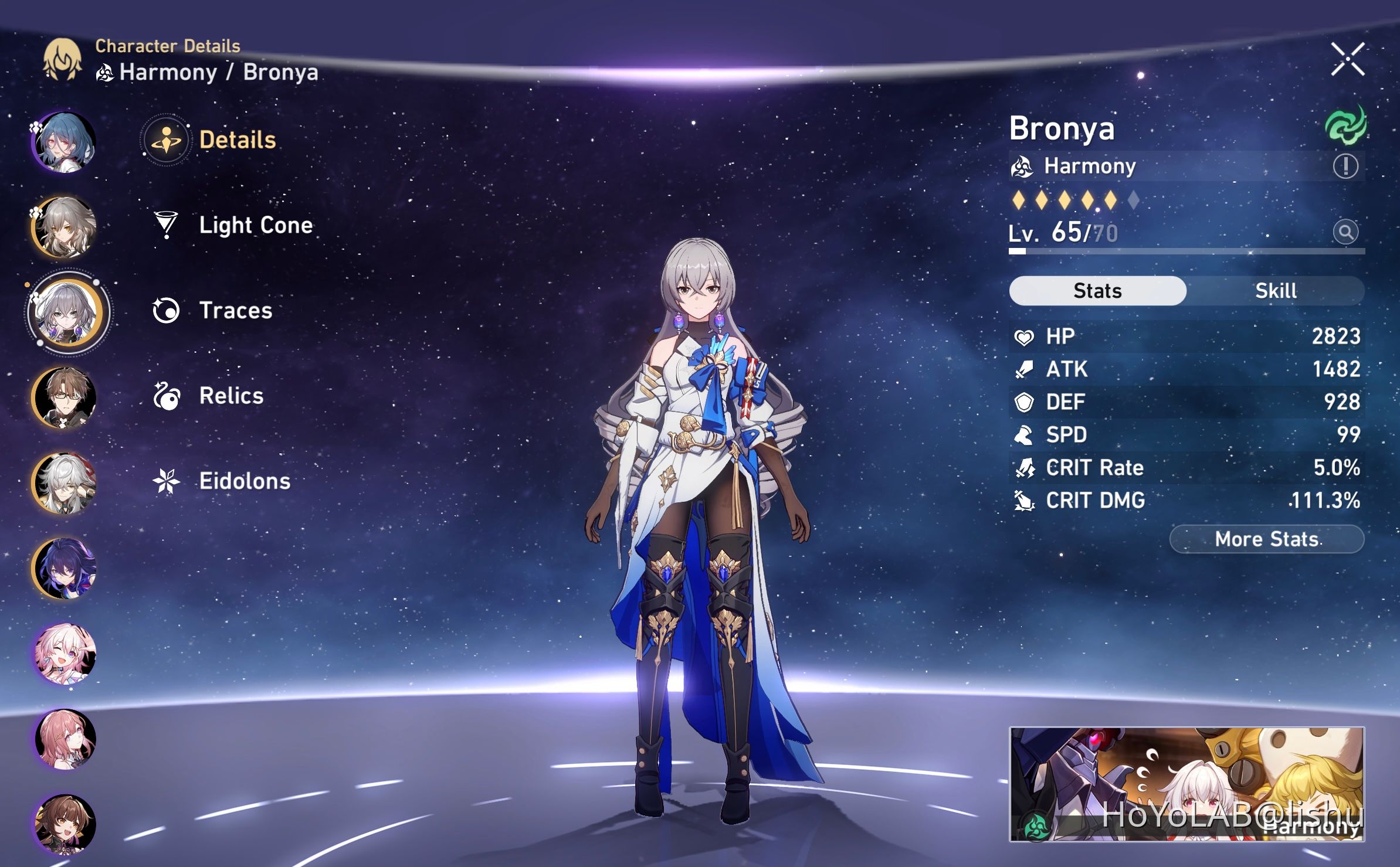Image resolution: width=1400 pixels, height=867 pixels.
Task: Select the Stats tab
Action: 1097,291
